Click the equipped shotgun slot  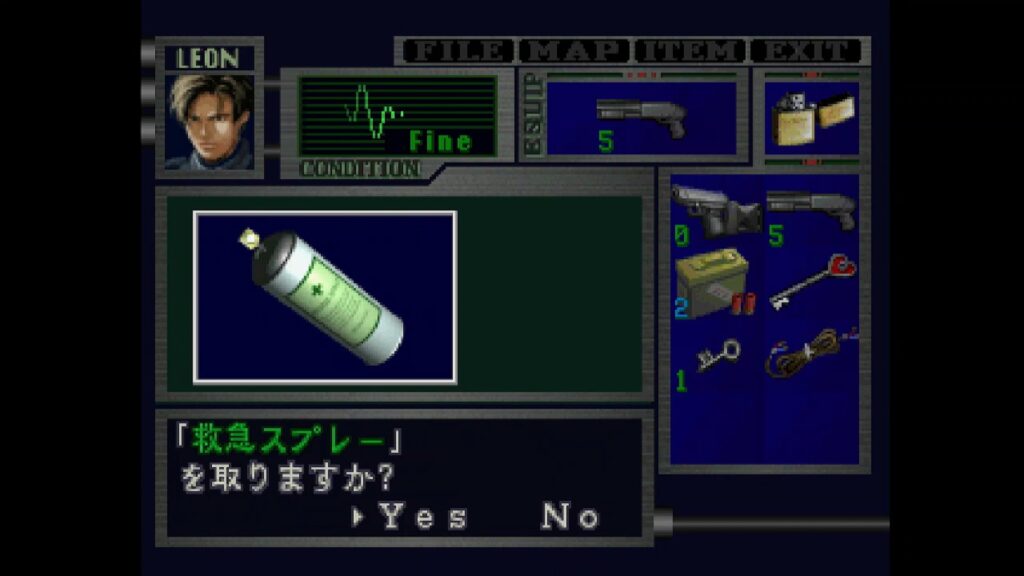[641, 118]
